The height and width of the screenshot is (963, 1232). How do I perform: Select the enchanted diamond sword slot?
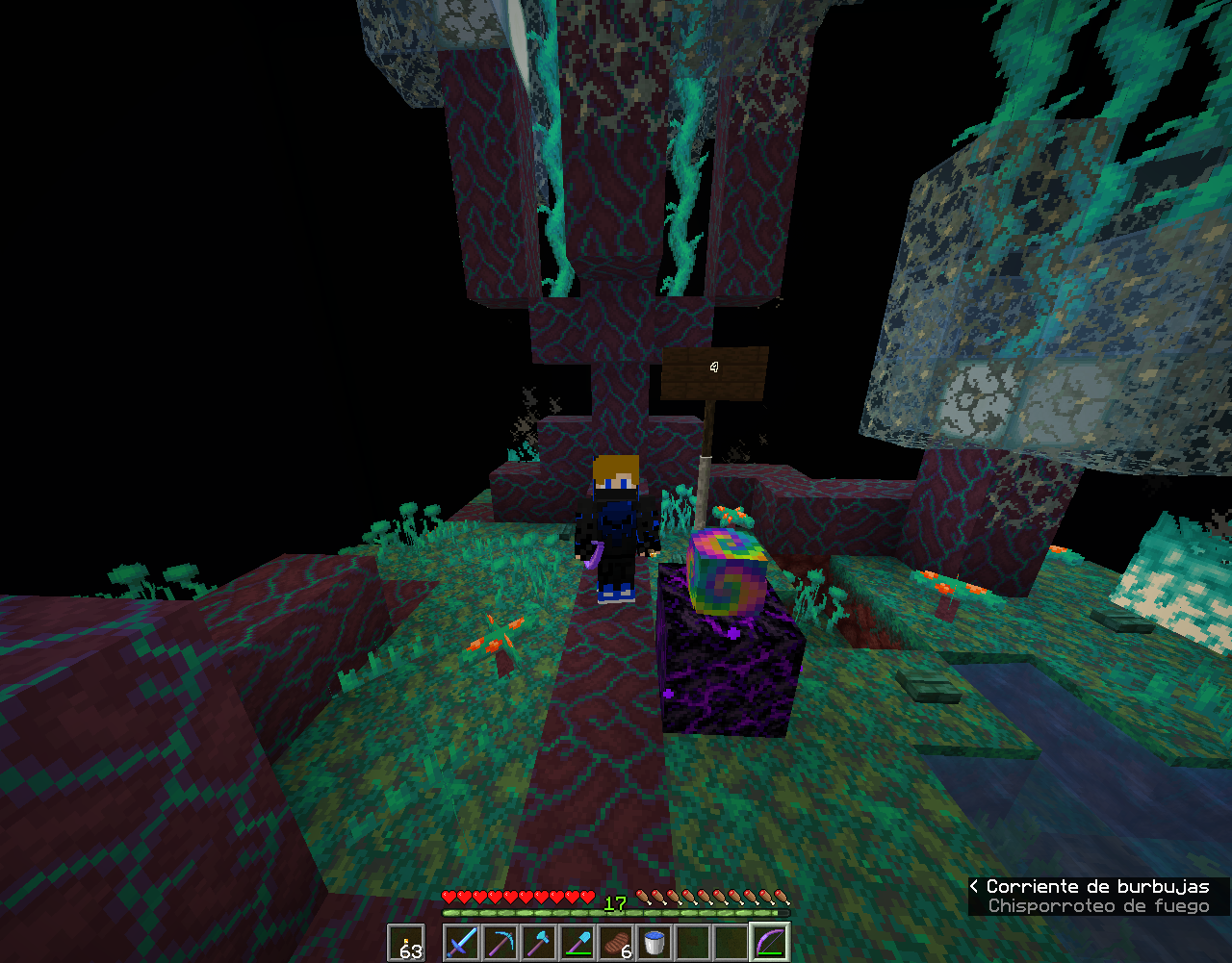[x=462, y=942]
